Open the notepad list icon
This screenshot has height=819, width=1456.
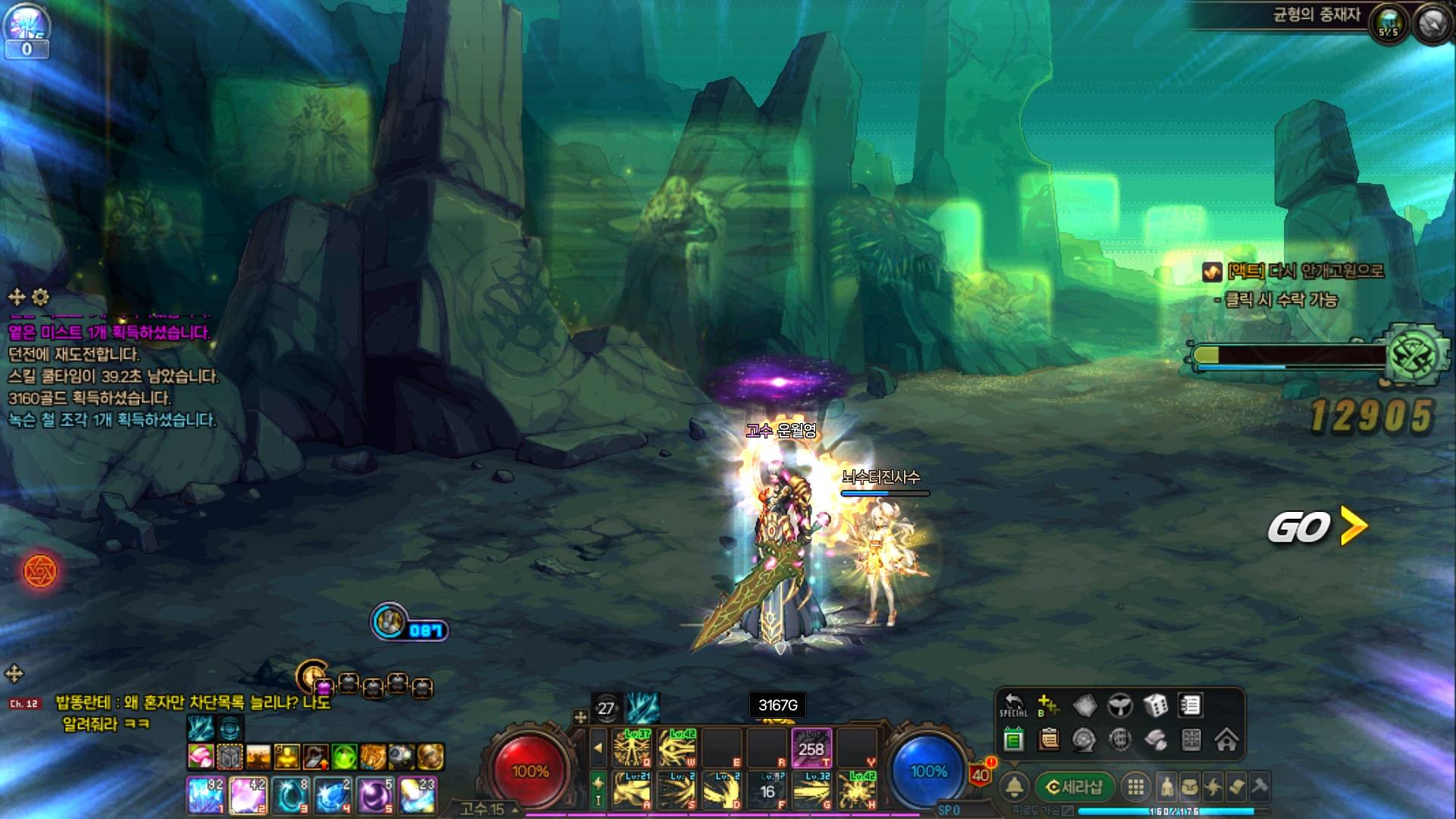(x=1191, y=706)
